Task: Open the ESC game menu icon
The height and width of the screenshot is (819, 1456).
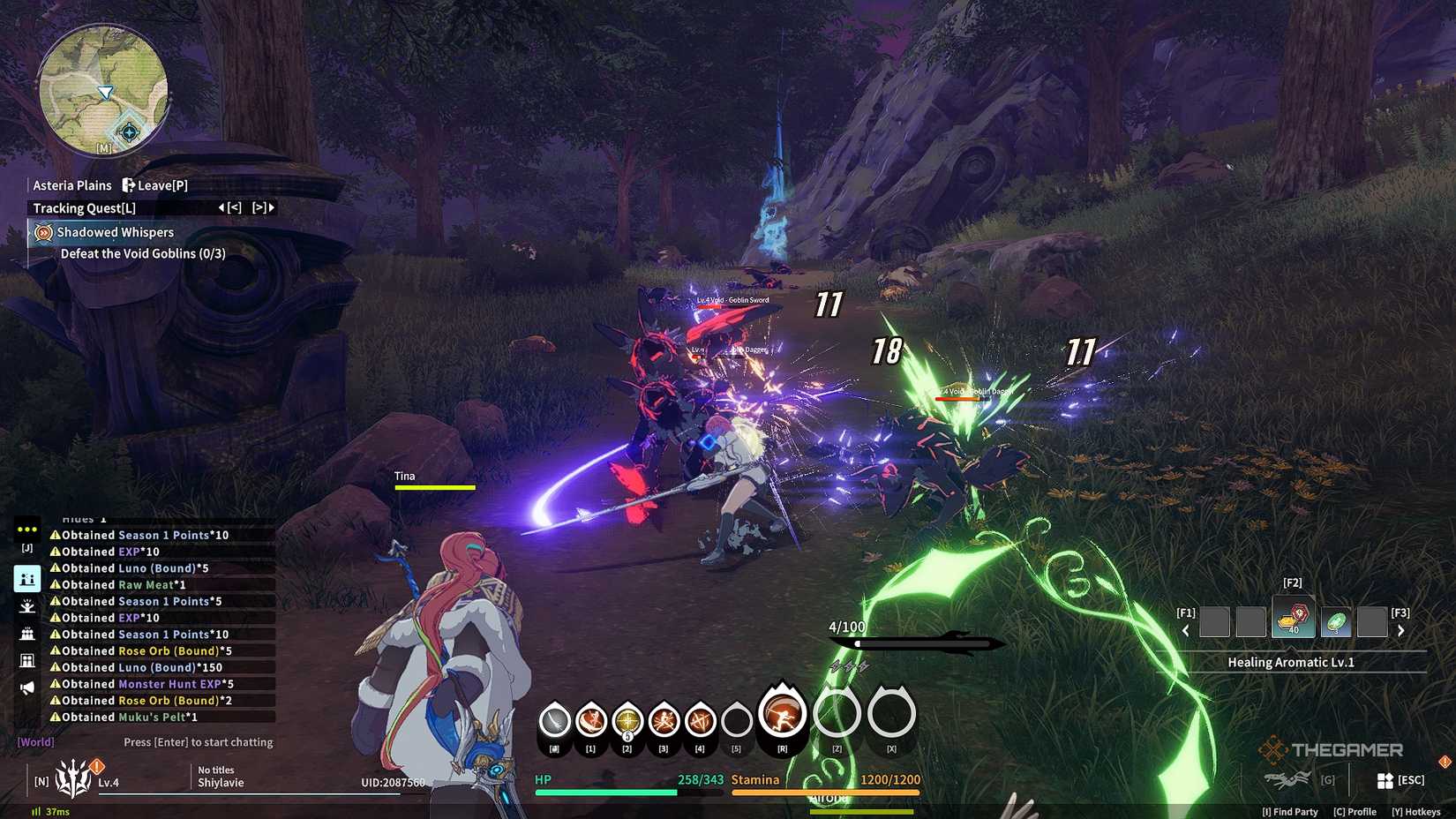Action: click(1385, 779)
